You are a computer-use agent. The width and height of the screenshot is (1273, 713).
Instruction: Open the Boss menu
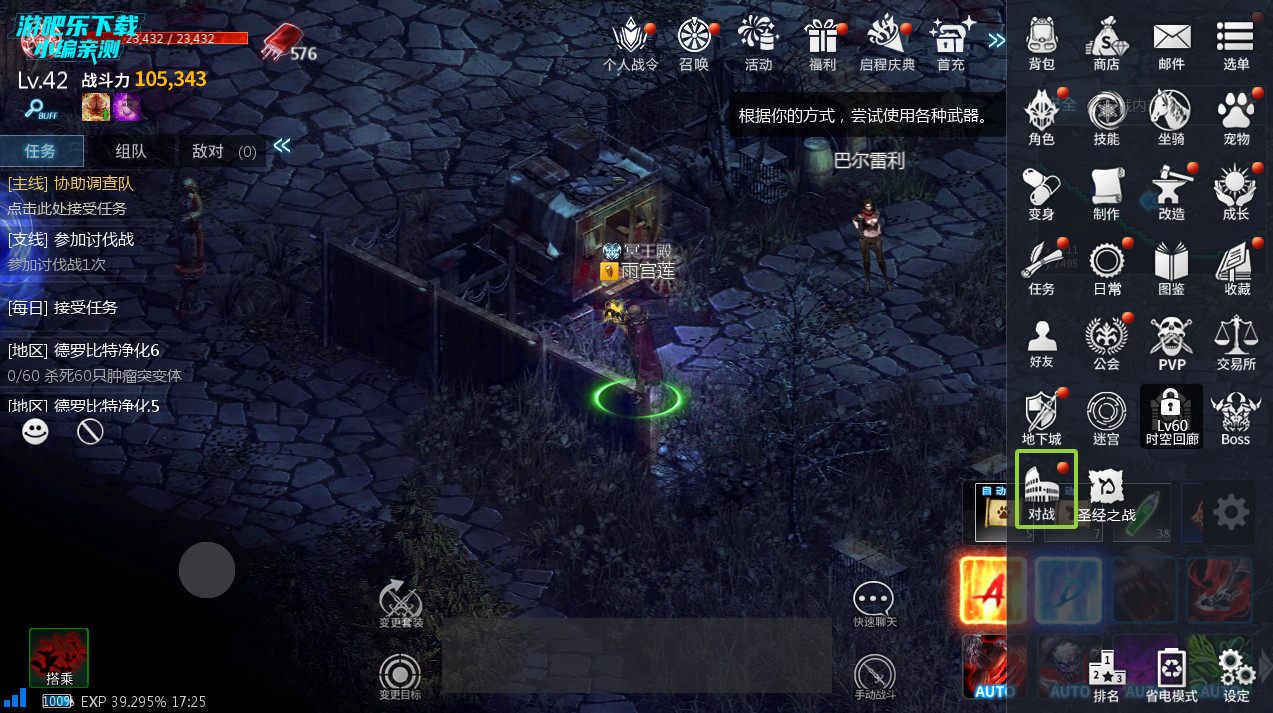coord(1236,417)
